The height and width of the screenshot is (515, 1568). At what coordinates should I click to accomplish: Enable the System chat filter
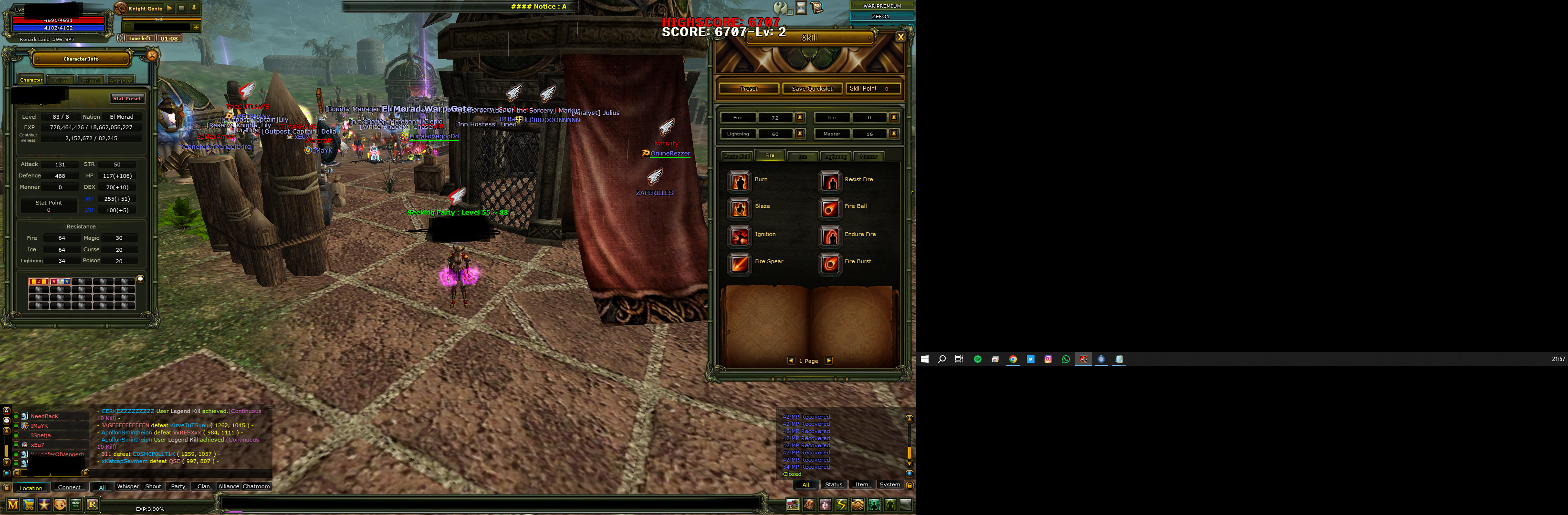coord(890,484)
